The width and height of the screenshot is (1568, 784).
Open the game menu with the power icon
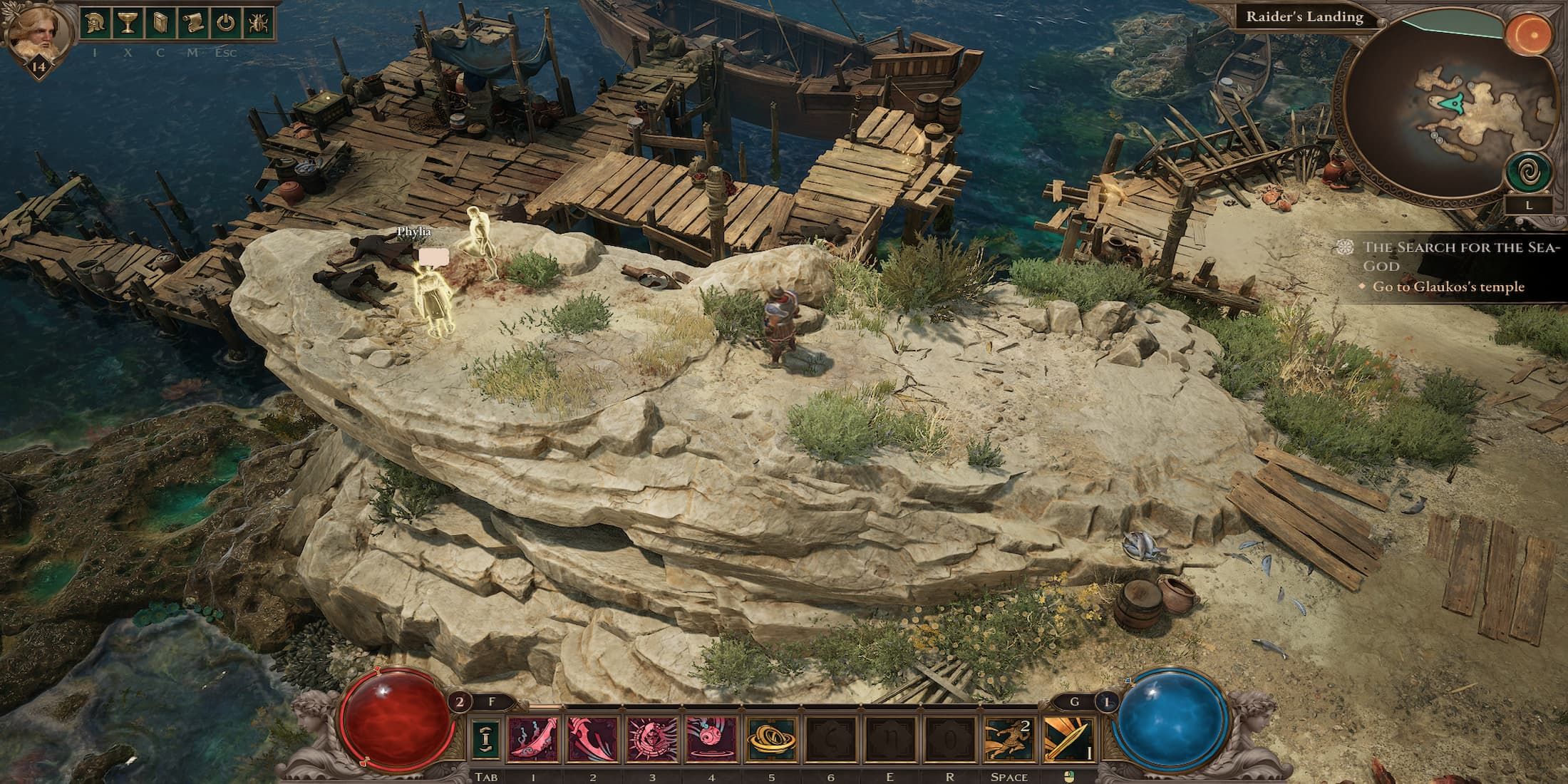click(x=225, y=24)
